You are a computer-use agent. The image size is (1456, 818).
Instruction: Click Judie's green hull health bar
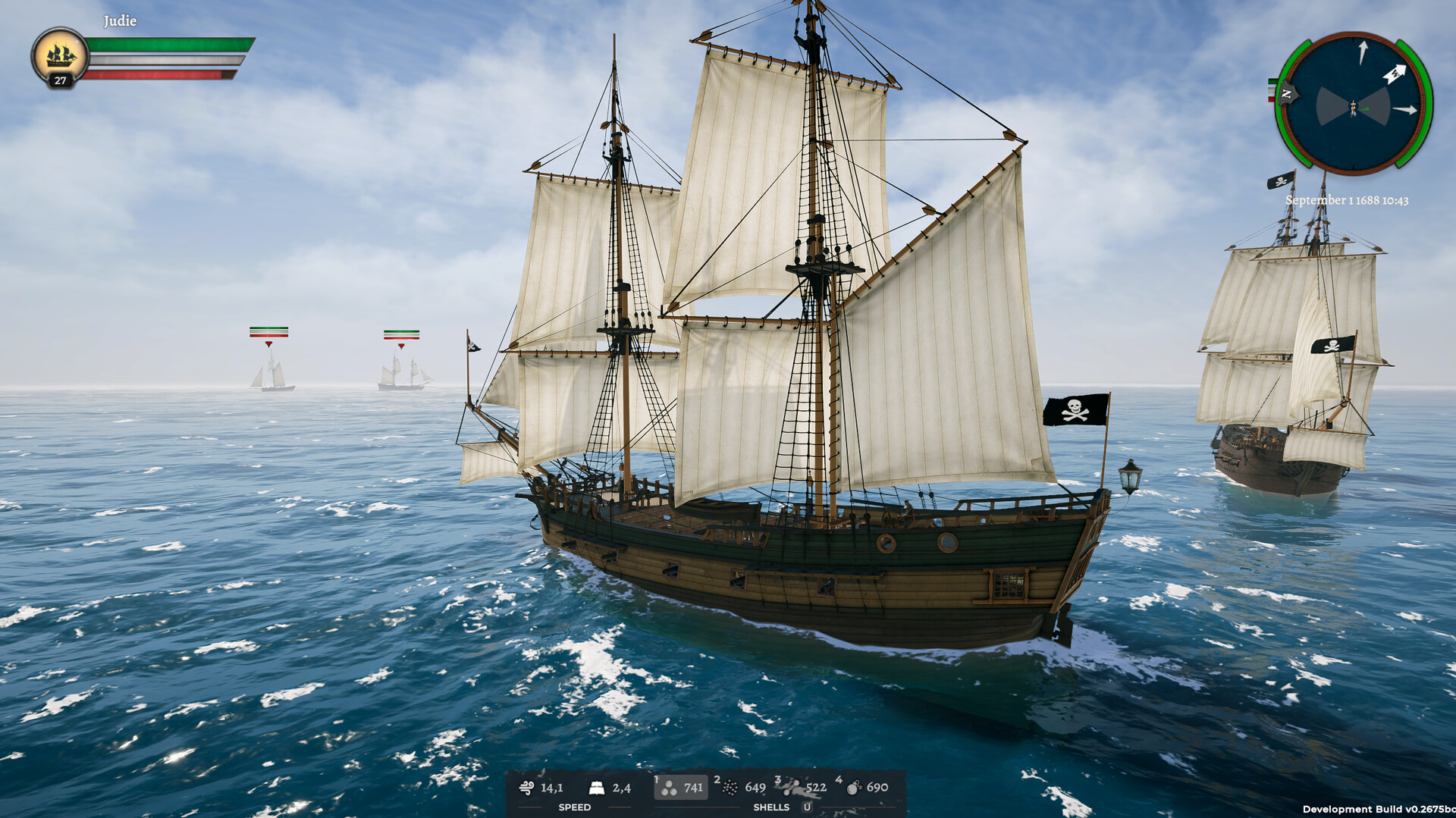tap(167, 44)
